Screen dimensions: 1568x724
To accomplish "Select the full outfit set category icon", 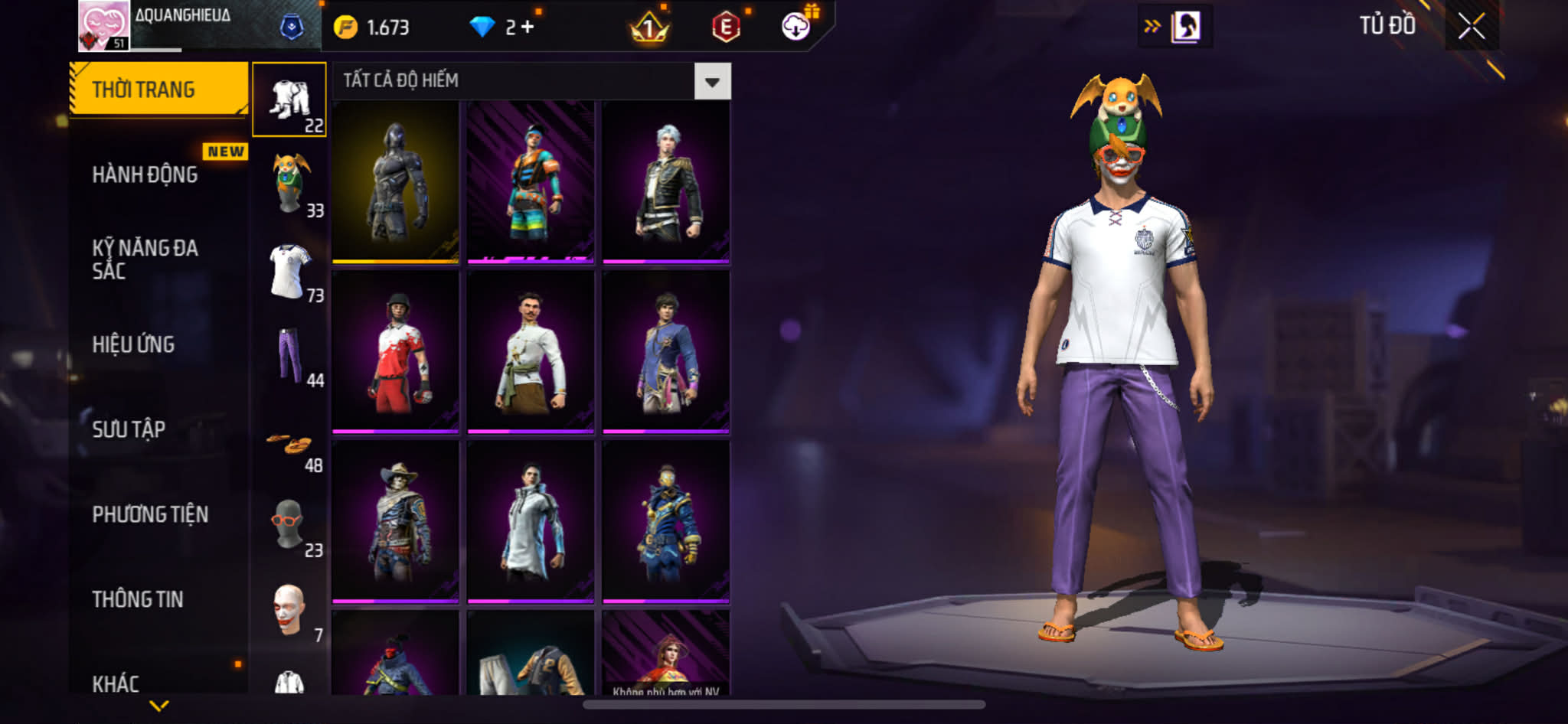I will coord(289,100).
